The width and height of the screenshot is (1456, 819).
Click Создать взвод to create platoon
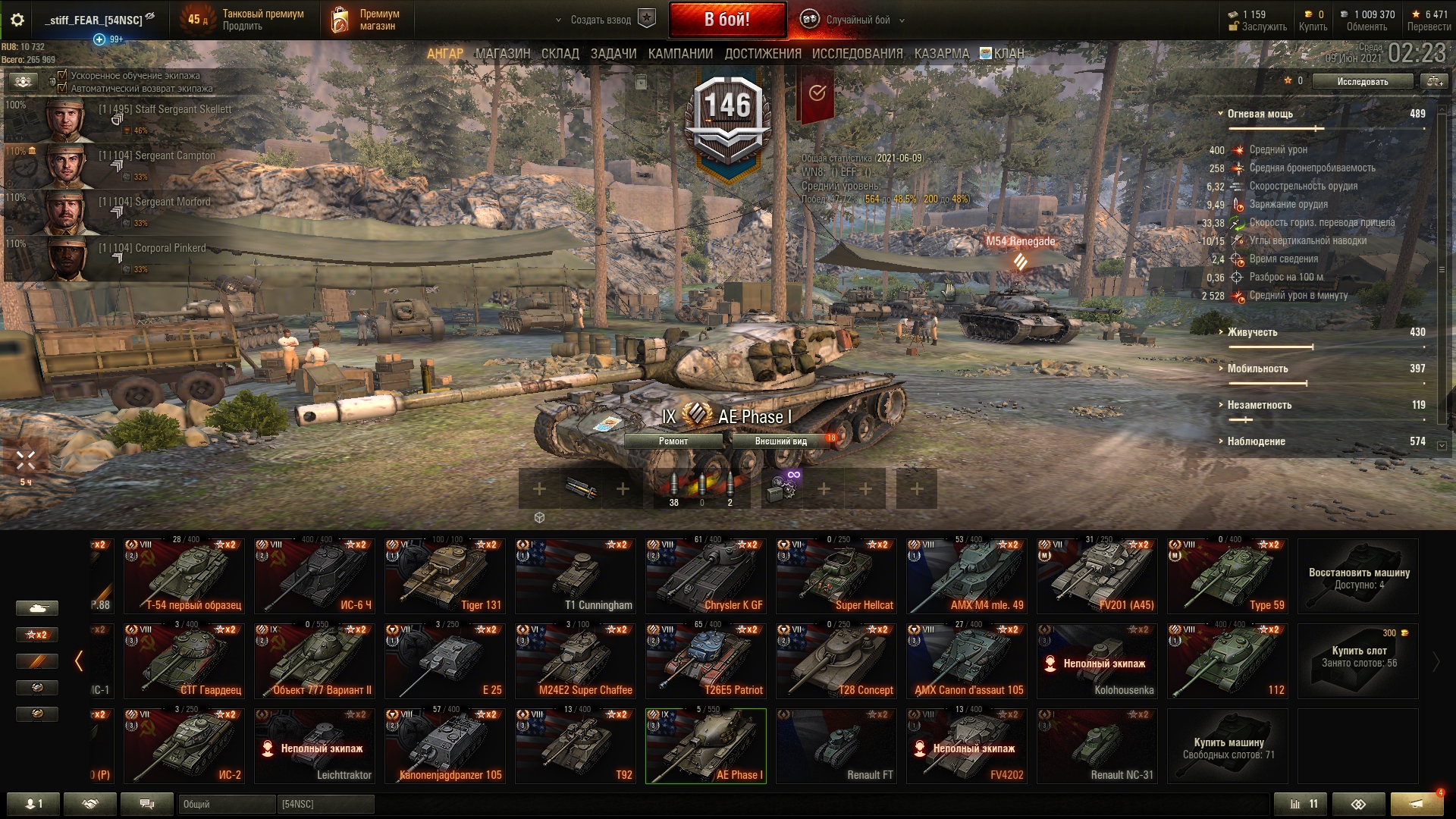coord(601,20)
